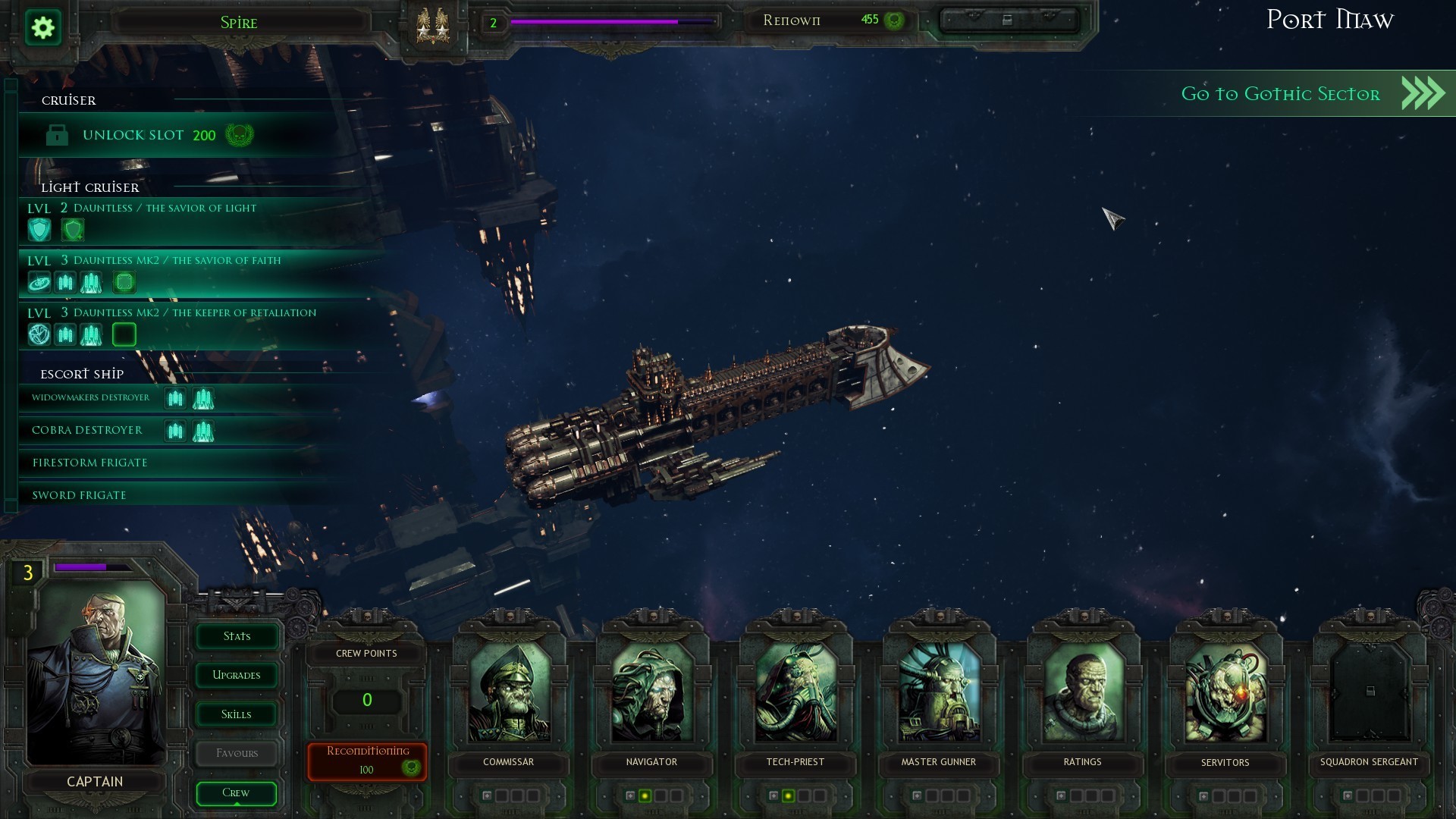Select the Dauntless MK2 Savior of Faith
This screenshot has height=819, width=1456.
pos(176,260)
